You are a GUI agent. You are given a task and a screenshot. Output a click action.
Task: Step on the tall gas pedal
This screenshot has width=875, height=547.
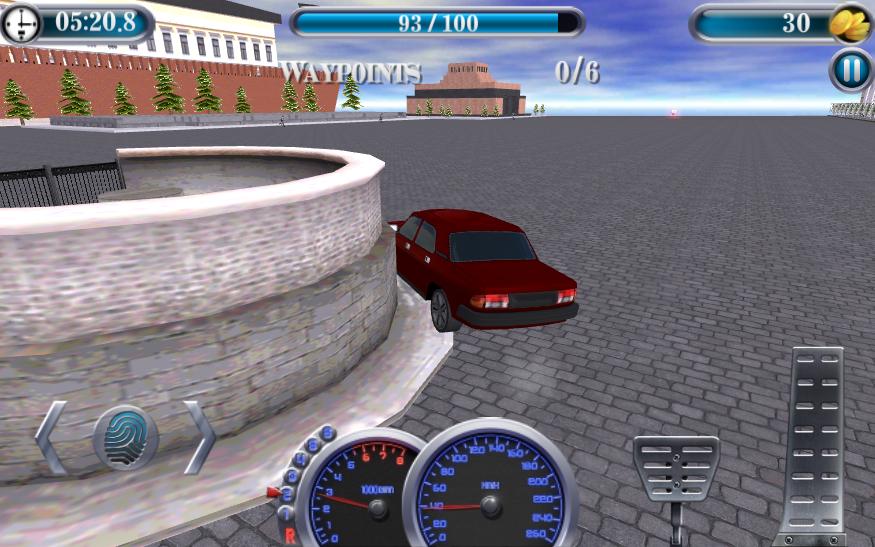[x=817, y=440]
